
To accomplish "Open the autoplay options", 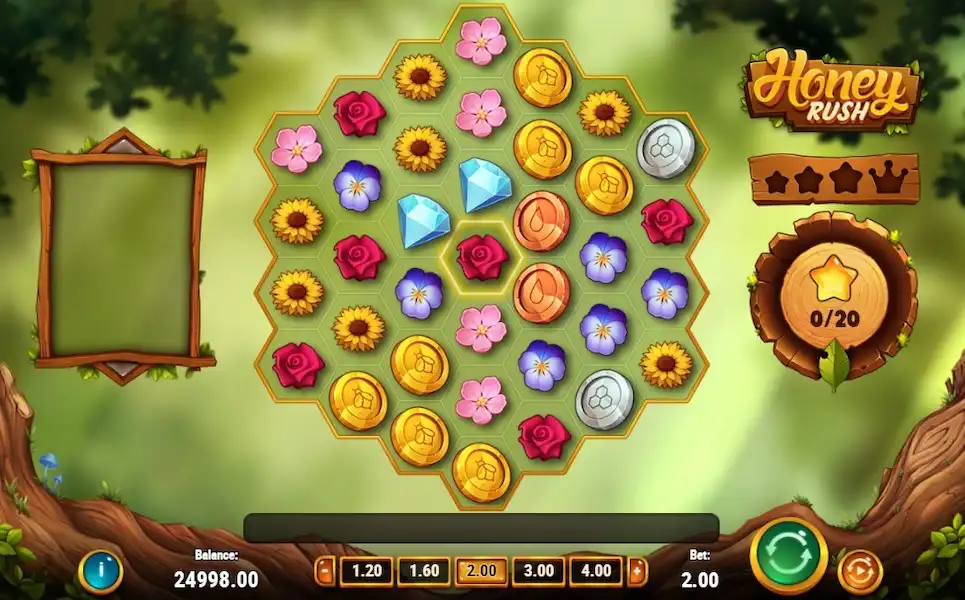I will (859, 571).
